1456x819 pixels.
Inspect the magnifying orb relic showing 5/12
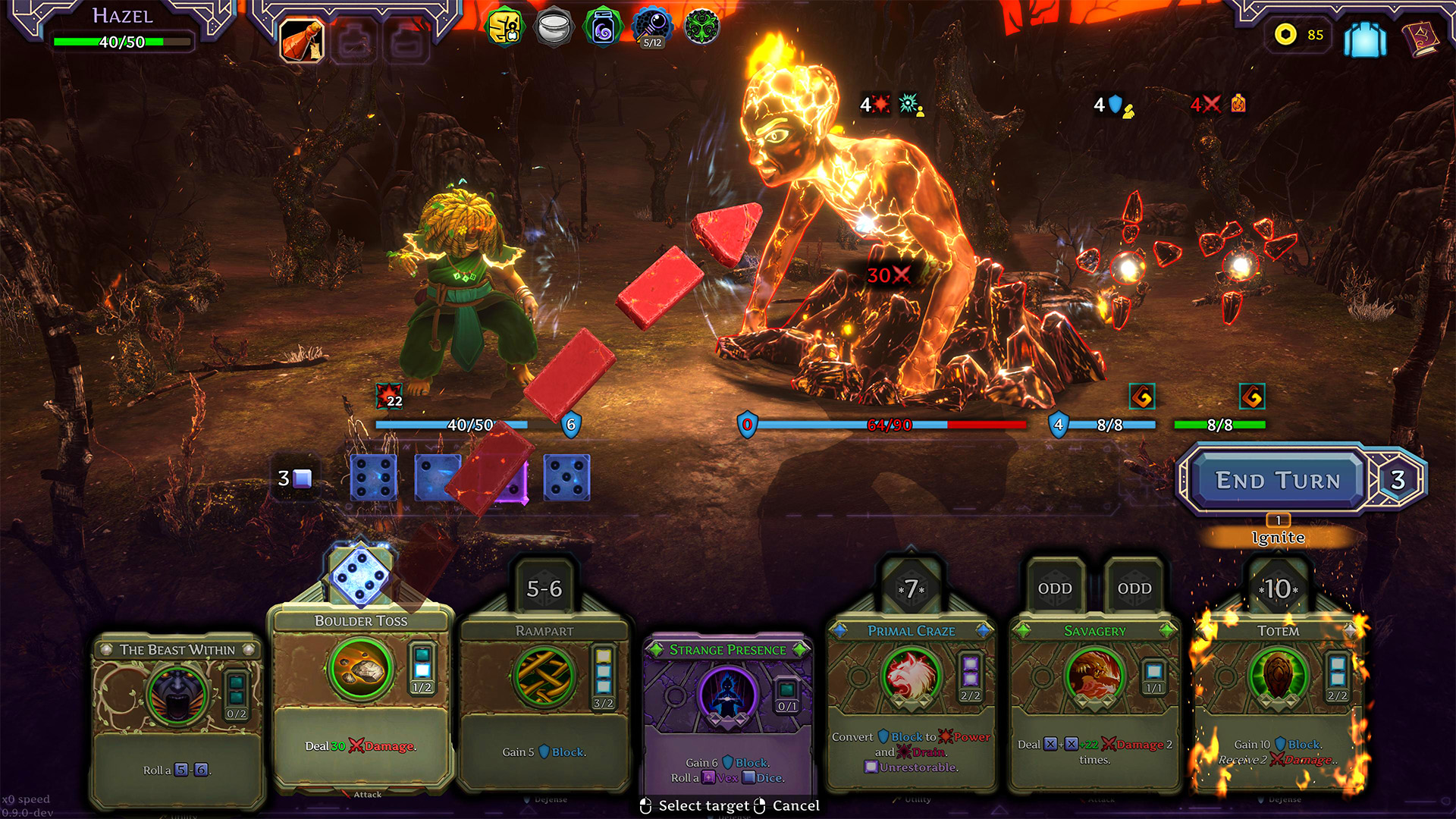(652, 28)
